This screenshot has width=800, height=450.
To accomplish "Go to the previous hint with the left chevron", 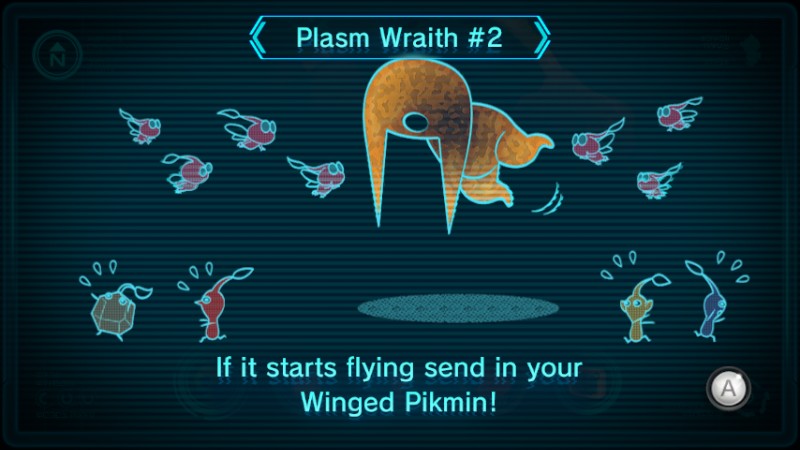I will 258,37.
